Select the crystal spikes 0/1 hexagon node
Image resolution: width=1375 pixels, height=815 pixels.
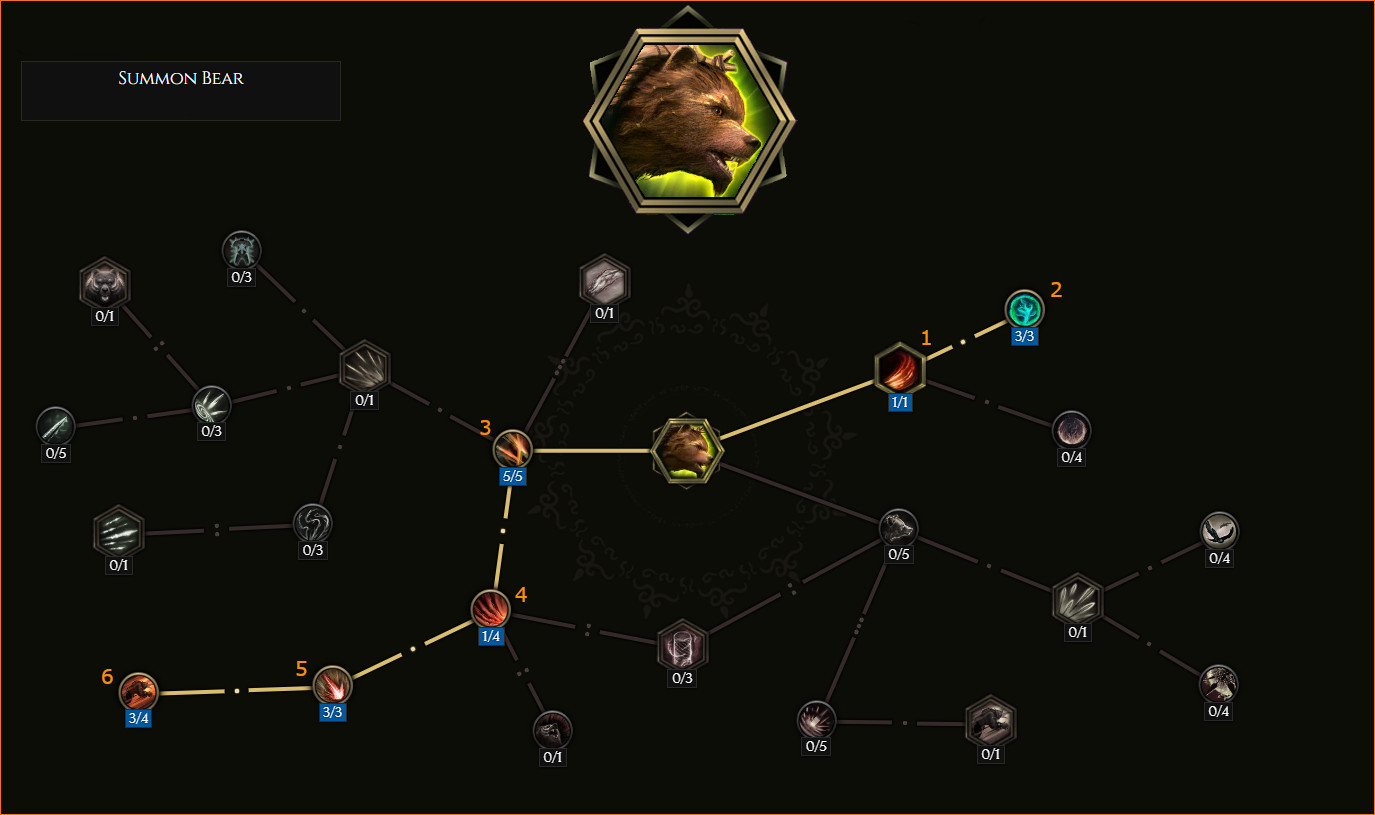tap(1077, 601)
